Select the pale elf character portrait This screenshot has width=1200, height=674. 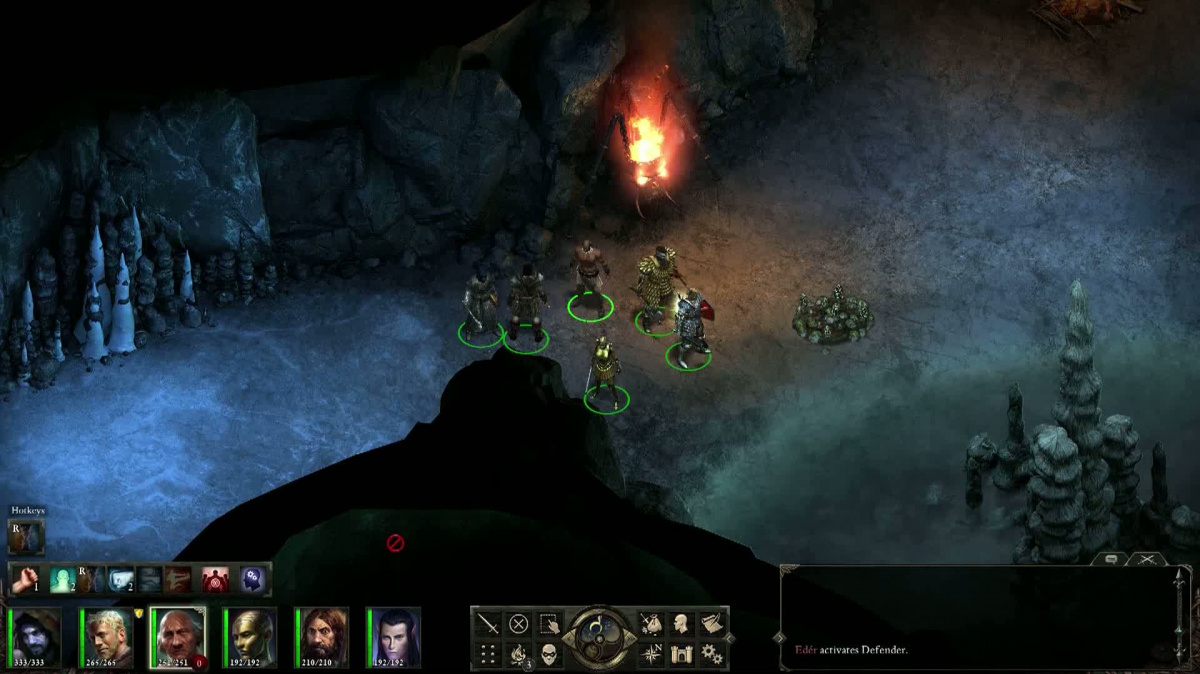click(x=395, y=637)
